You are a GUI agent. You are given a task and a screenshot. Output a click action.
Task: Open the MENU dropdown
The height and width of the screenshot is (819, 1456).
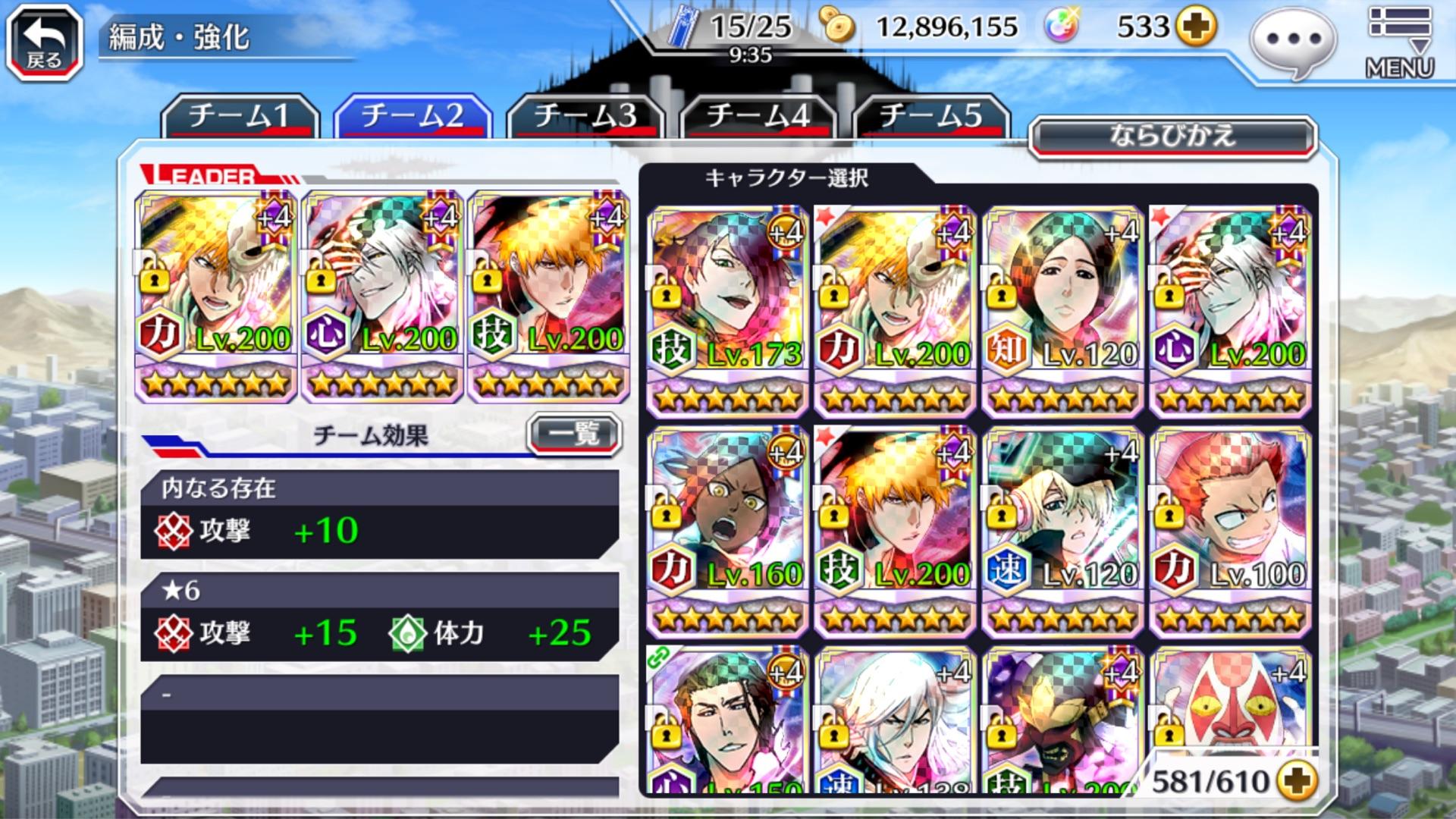point(1399,42)
